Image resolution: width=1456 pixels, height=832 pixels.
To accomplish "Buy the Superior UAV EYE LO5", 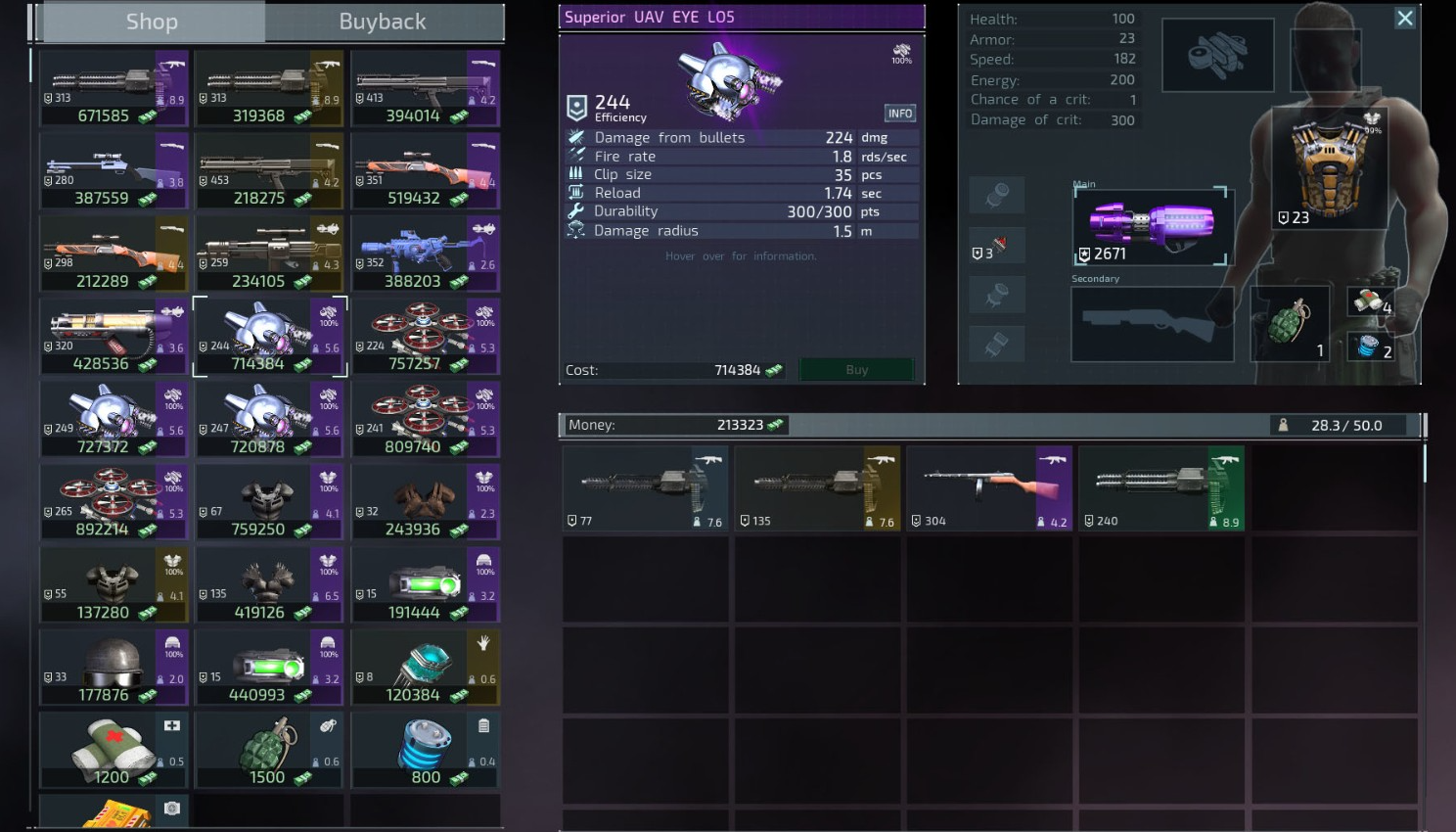I will pos(856,370).
